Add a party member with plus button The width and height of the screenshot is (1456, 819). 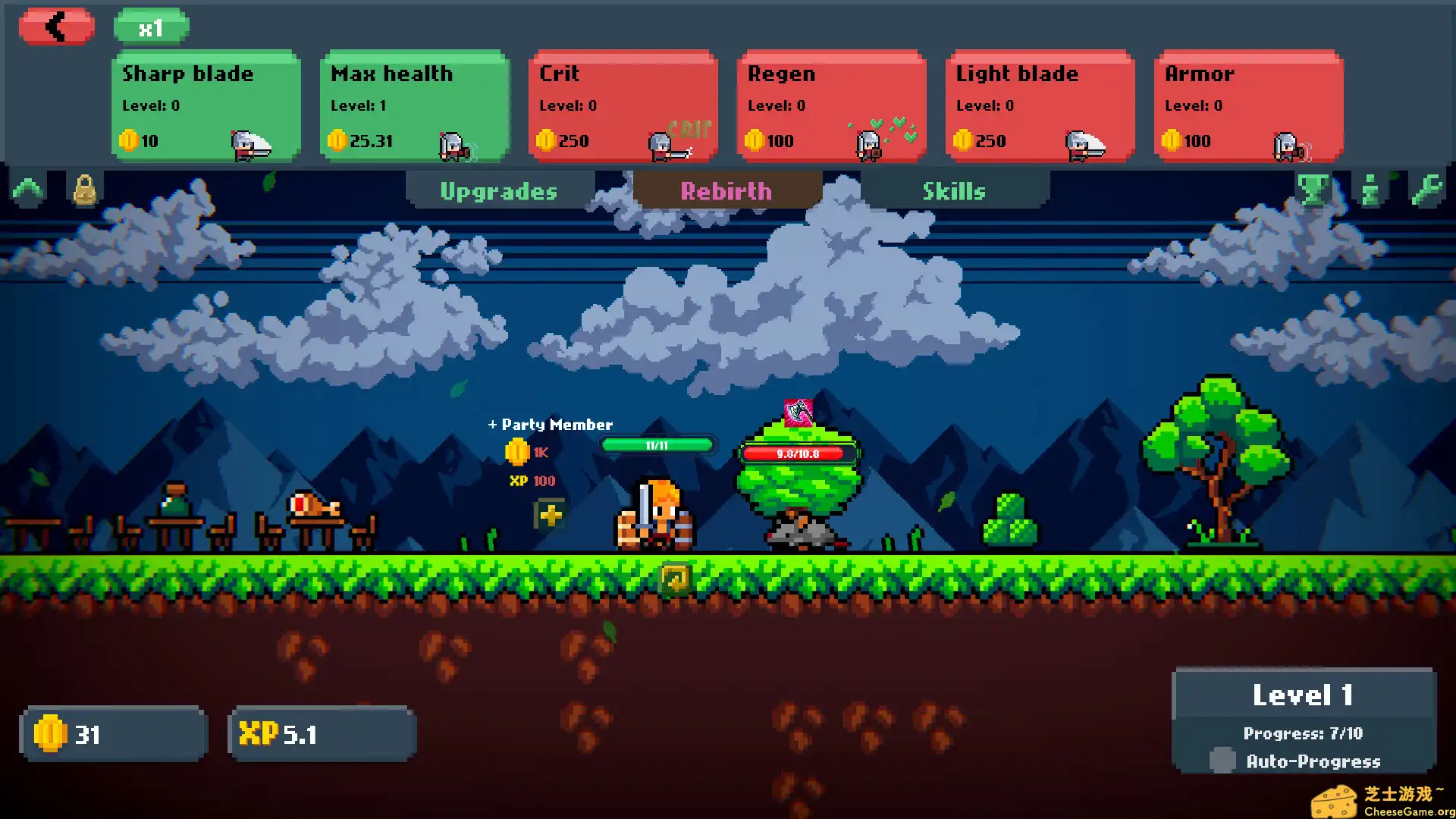tap(551, 515)
